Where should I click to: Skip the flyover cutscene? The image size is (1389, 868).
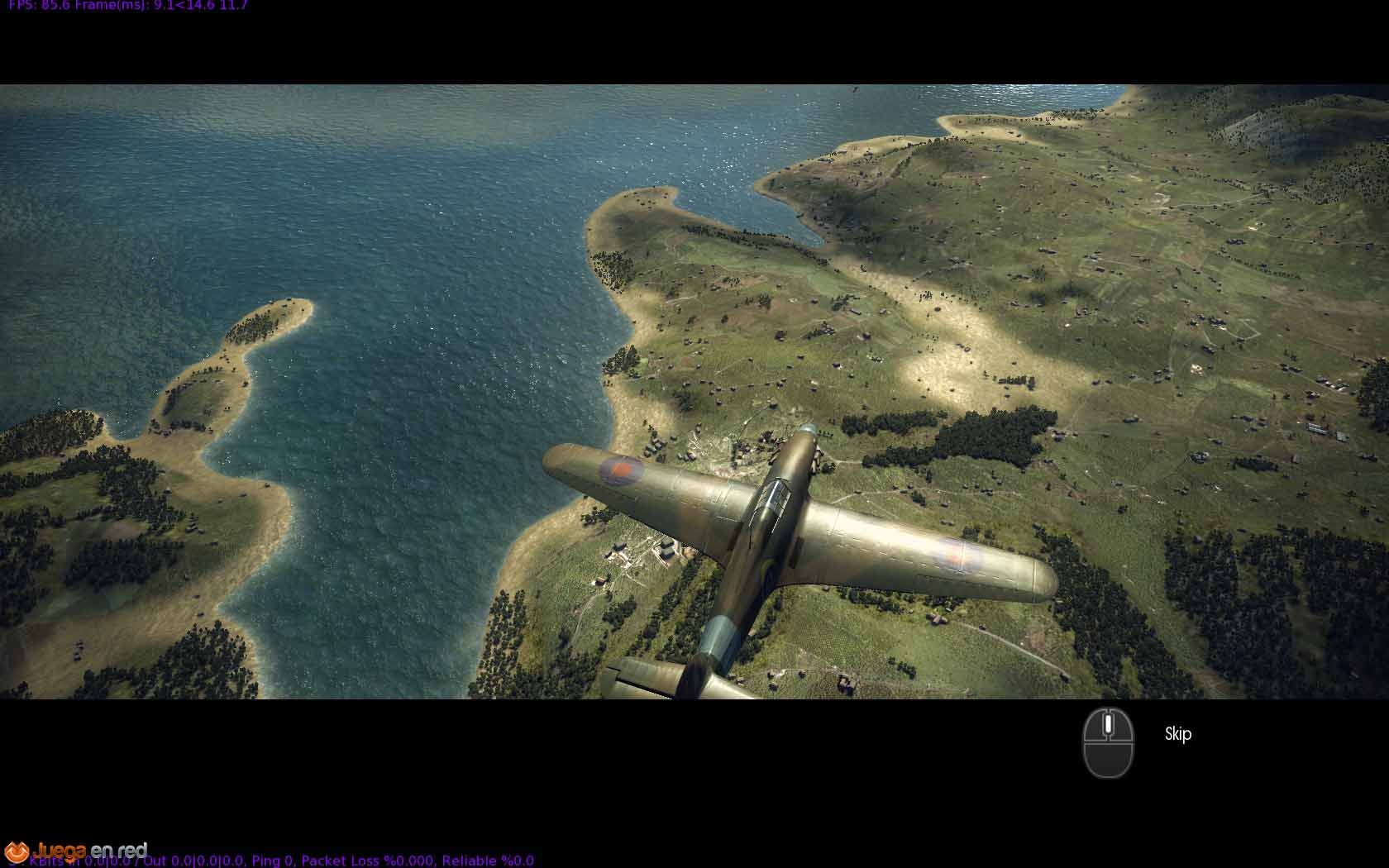click(x=1177, y=734)
